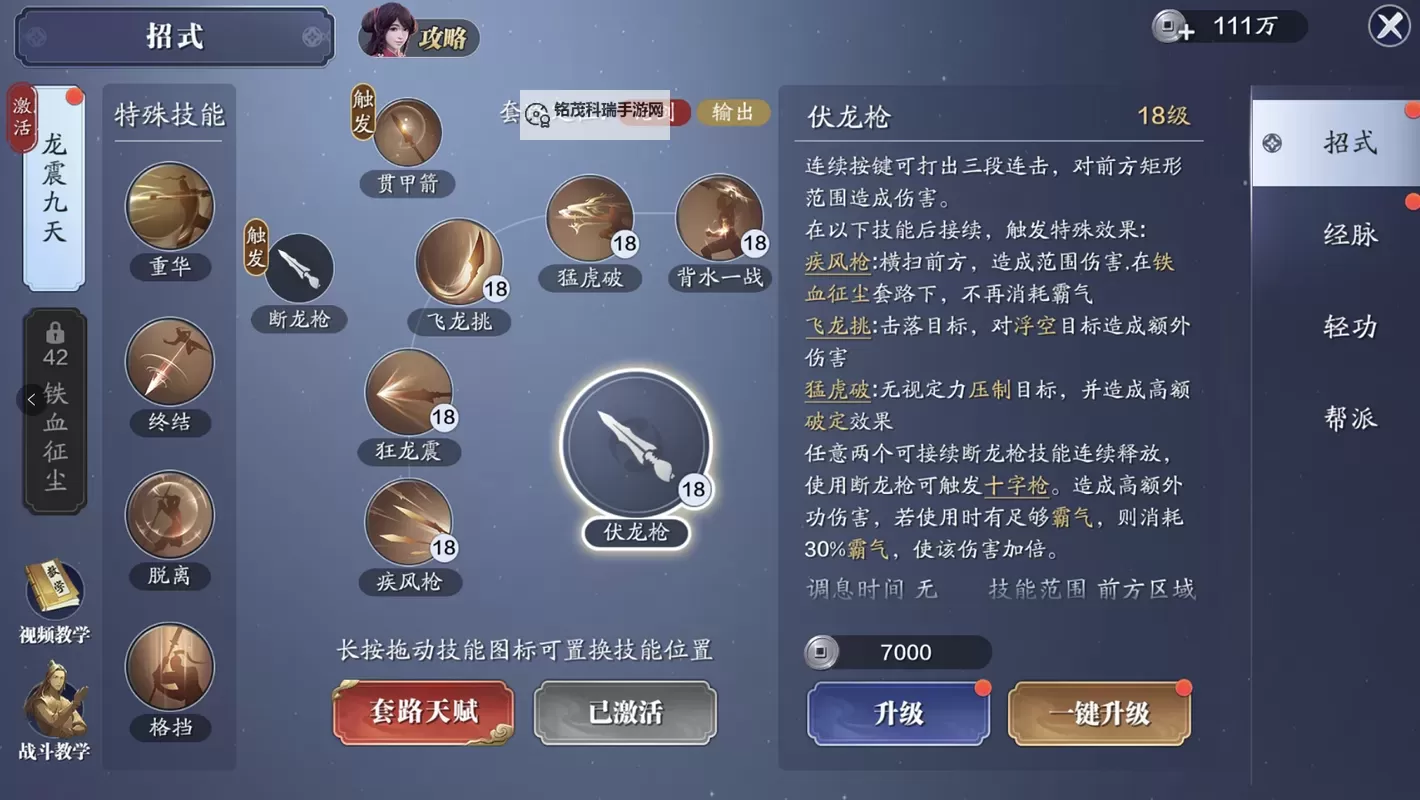The height and width of the screenshot is (800, 1420).
Task: Select the 贯甲箭 skill icon
Action: tap(406, 135)
